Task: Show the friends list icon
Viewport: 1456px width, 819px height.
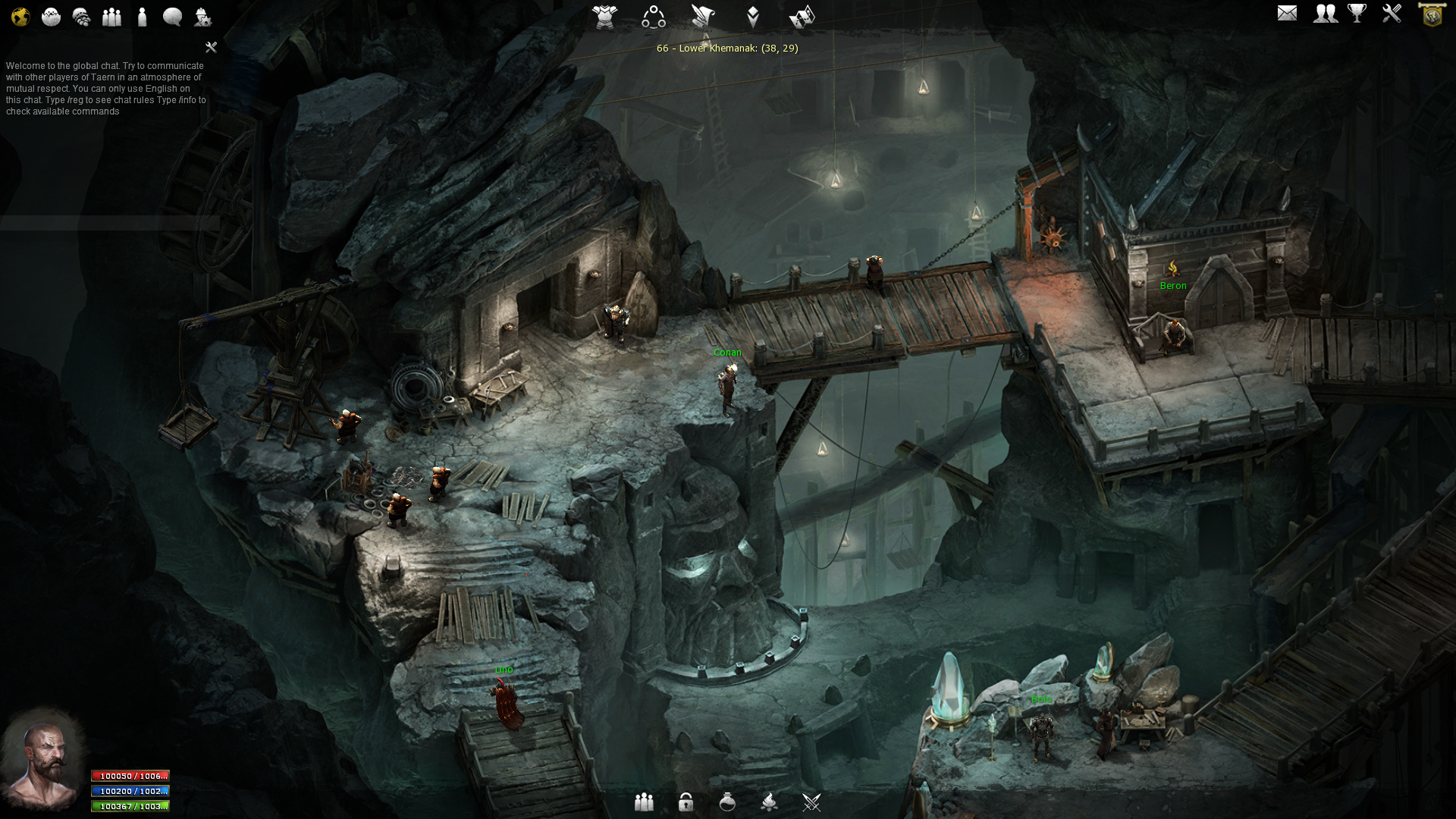Action: [x=1326, y=13]
